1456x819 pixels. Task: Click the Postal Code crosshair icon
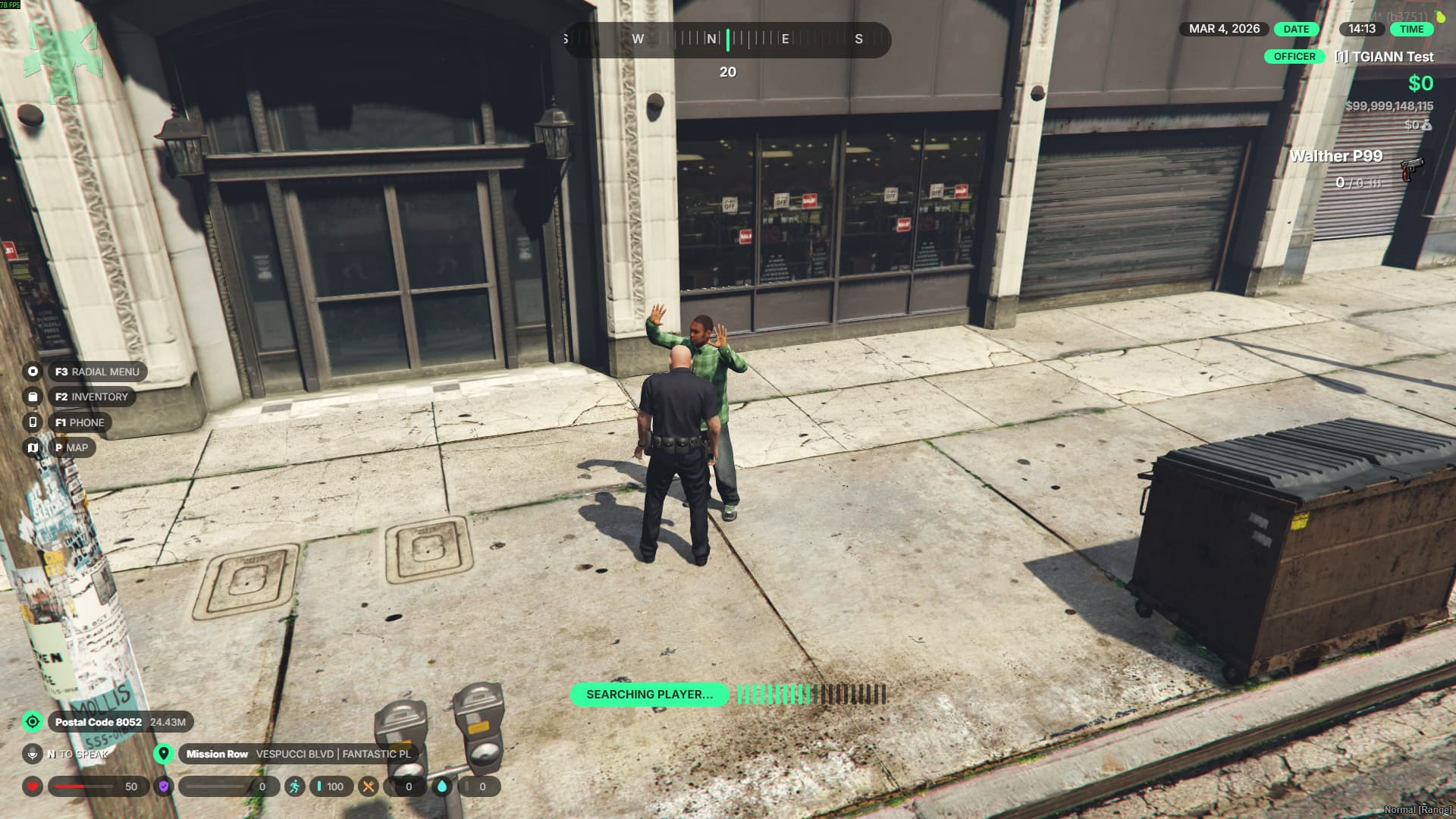point(33,722)
